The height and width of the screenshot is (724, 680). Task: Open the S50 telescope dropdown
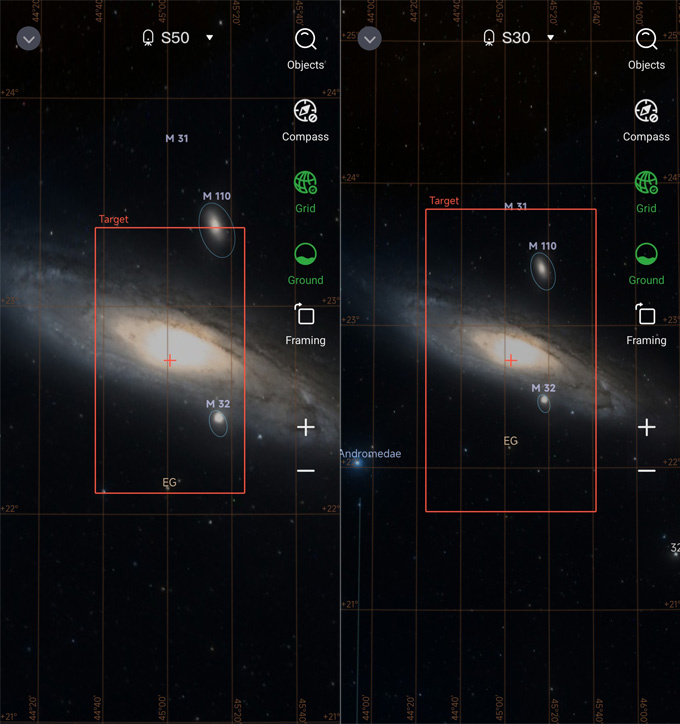point(178,38)
